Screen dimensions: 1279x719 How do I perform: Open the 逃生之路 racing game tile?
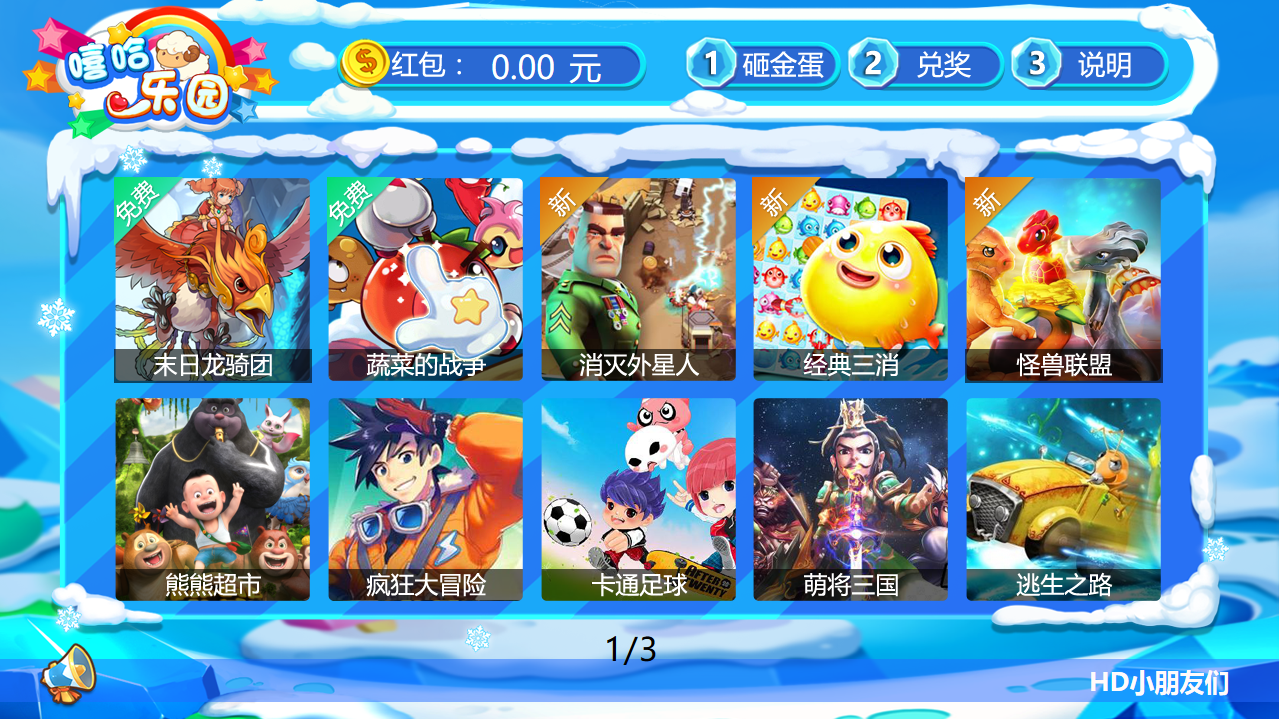point(1063,499)
